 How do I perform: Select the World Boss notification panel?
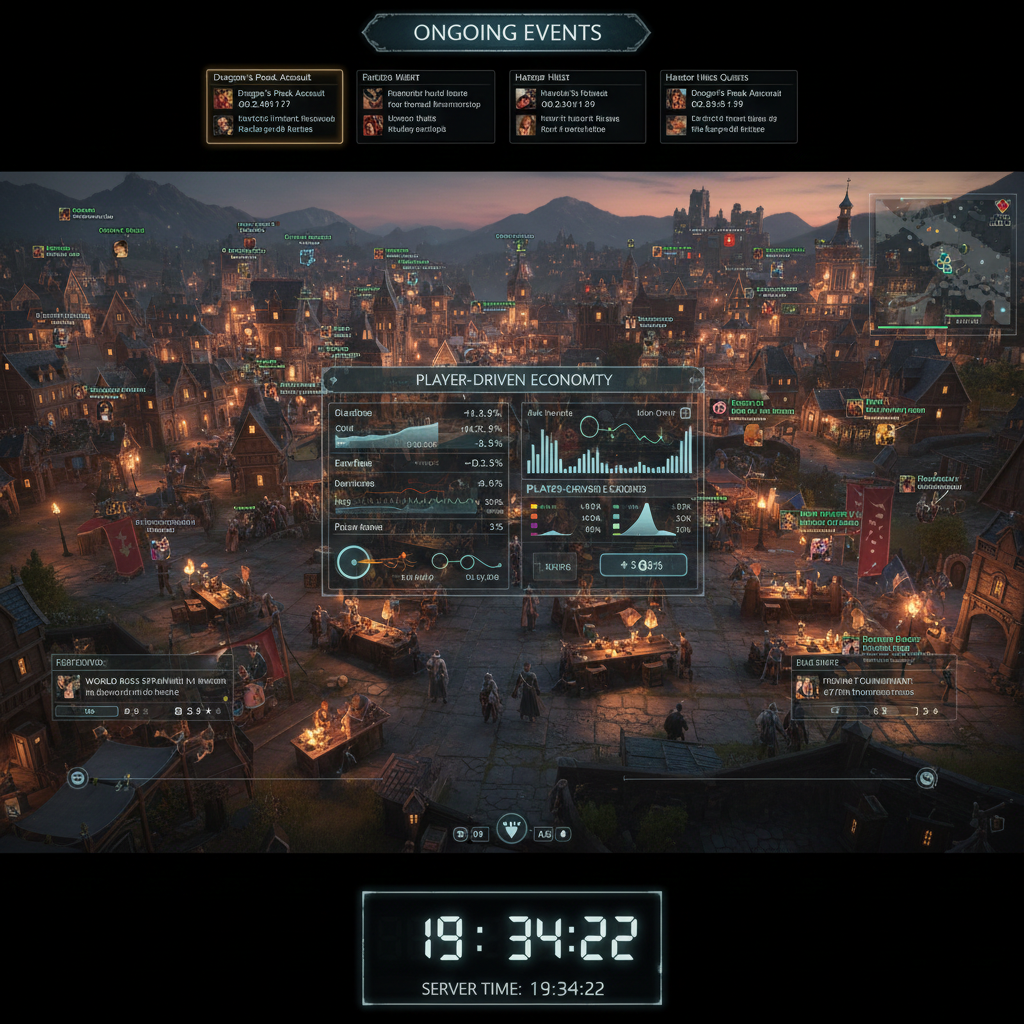pyautogui.click(x=142, y=688)
